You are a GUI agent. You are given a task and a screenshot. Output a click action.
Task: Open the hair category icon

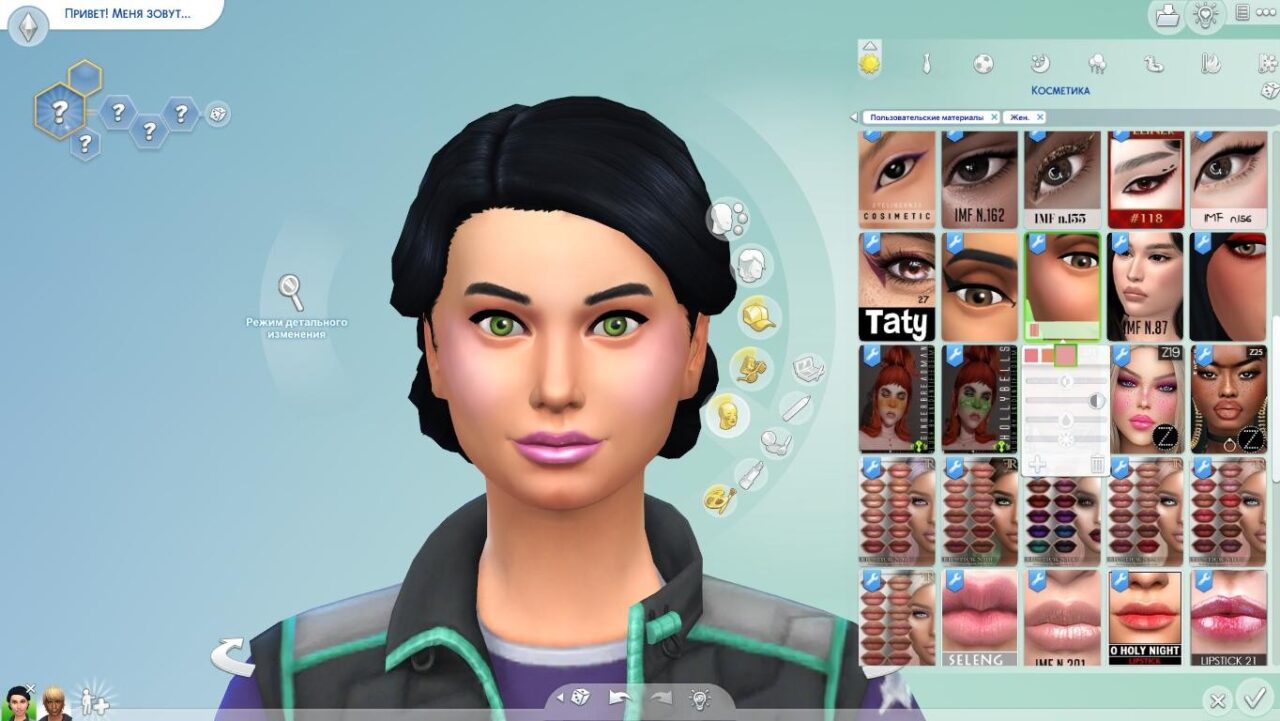(755, 266)
